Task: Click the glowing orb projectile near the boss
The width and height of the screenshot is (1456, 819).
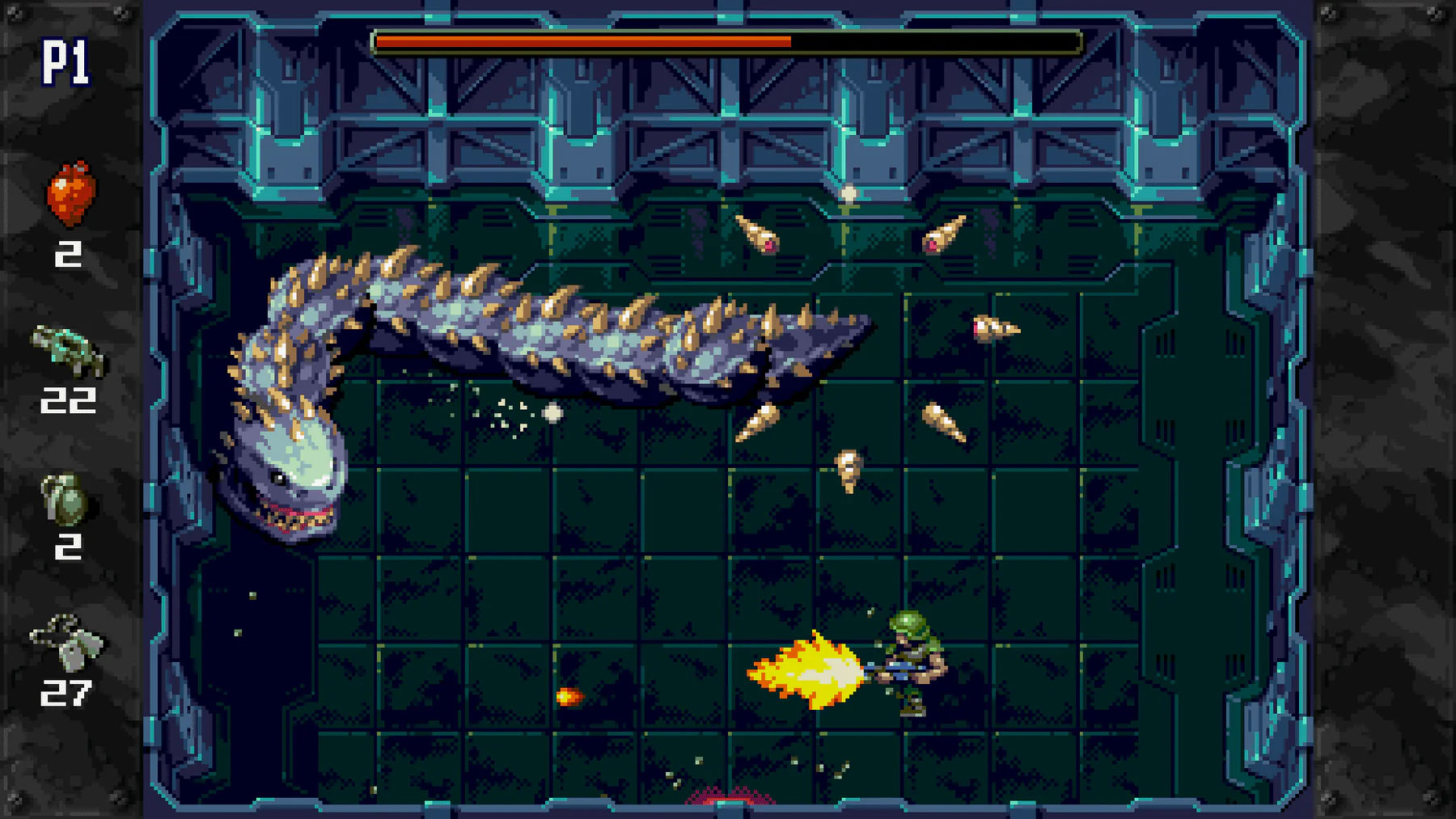Action: pos(552,414)
